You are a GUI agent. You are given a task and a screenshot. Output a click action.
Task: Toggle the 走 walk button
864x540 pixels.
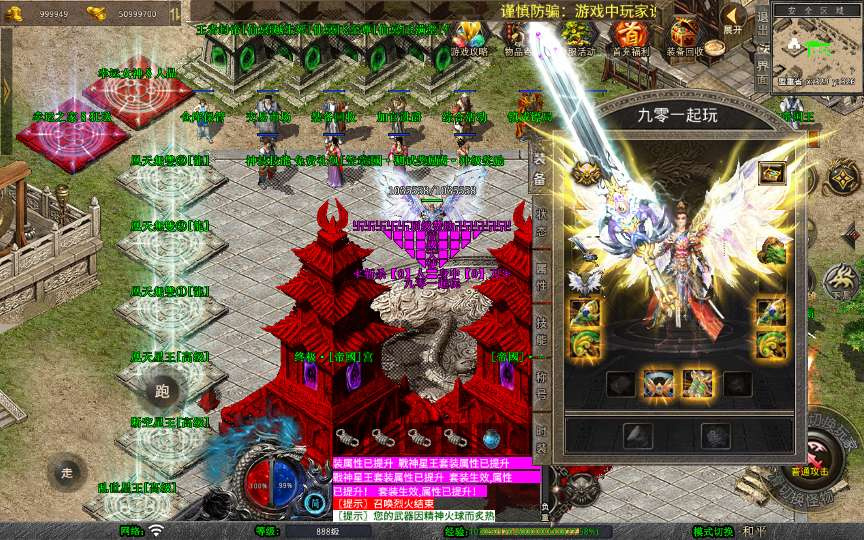coord(67,472)
